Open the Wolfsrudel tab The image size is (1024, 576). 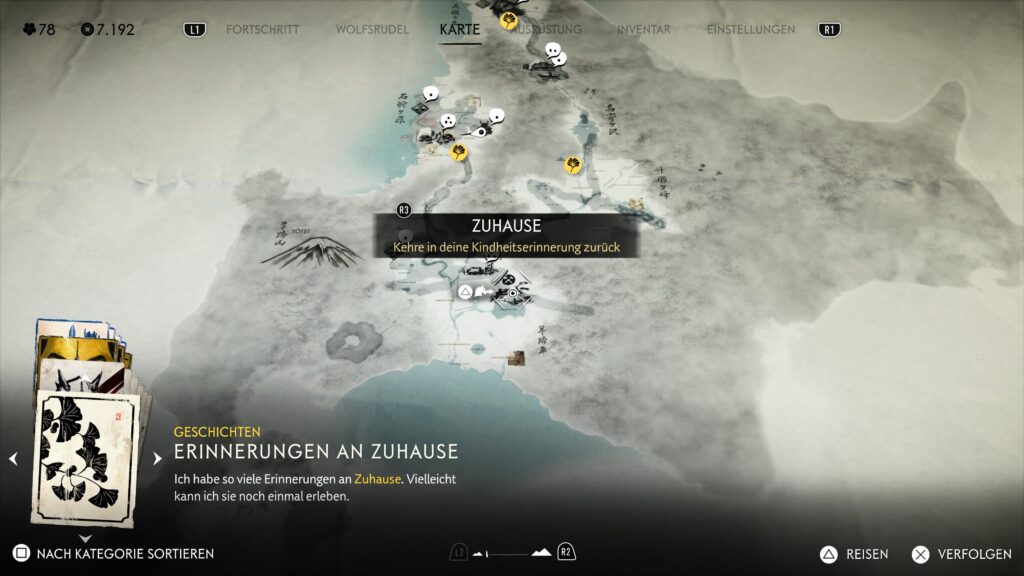point(372,30)
